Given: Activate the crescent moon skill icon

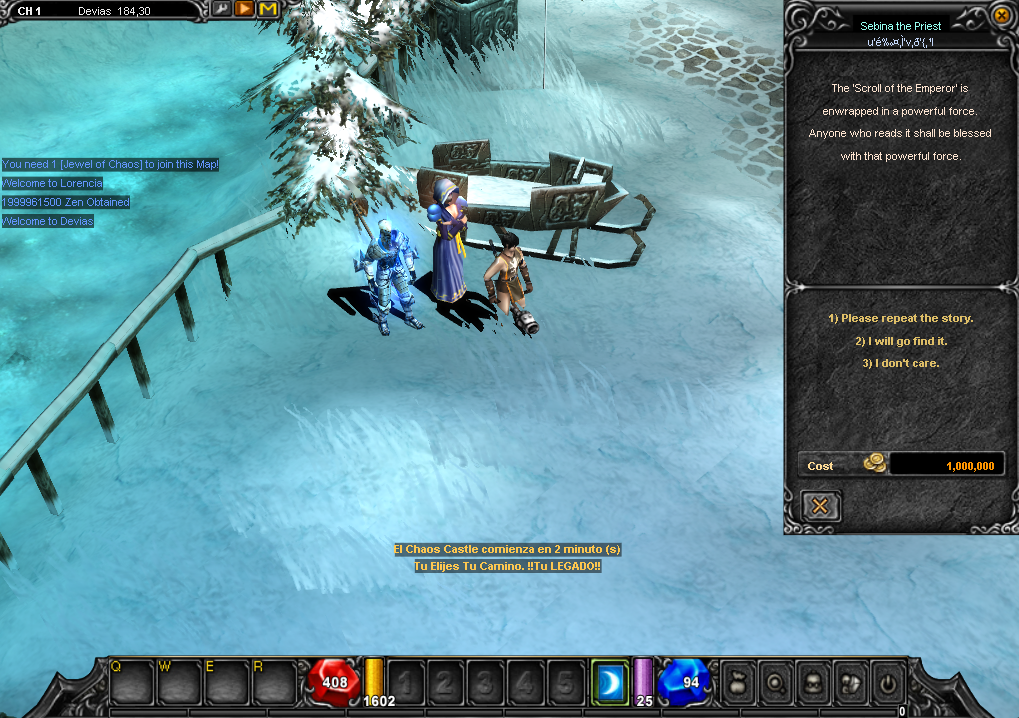Looking at the screenshot, I should point(609,681).
